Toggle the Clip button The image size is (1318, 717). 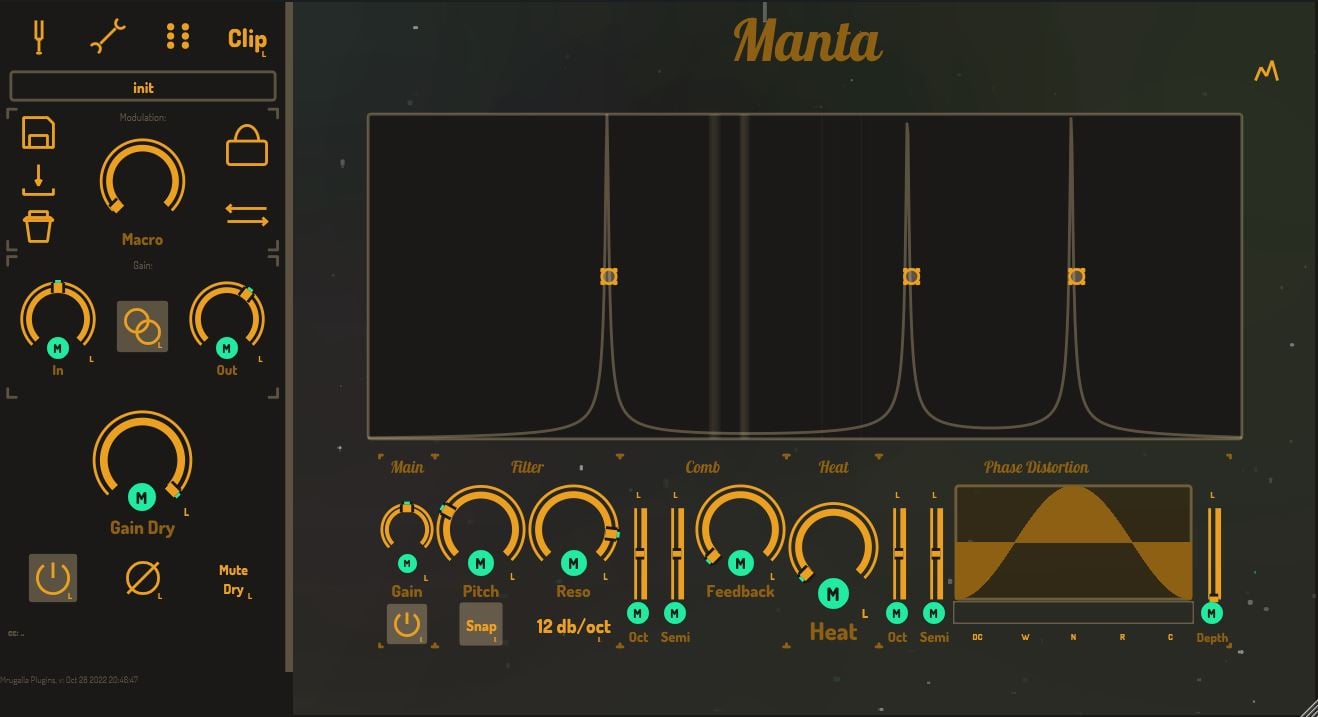click(246, 39)
